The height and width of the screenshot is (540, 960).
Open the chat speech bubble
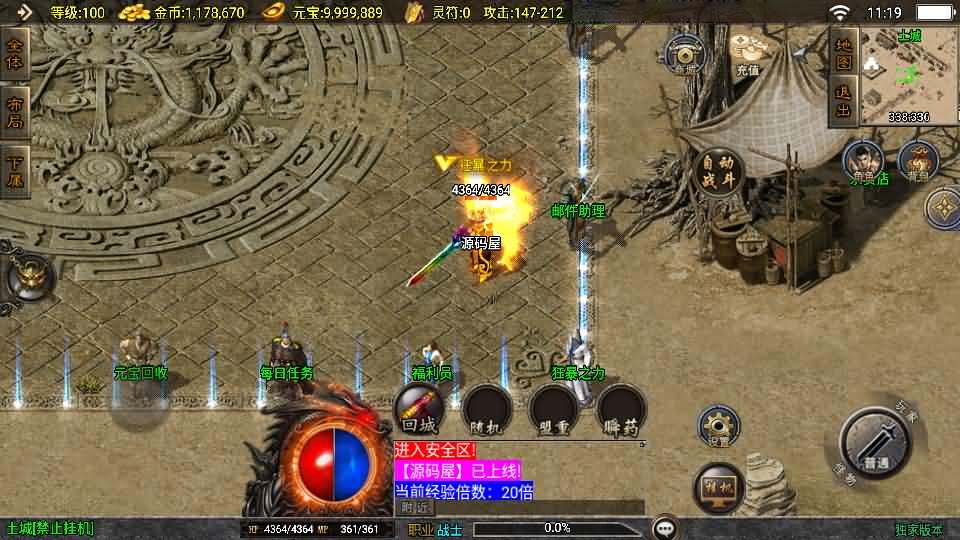click(664, 527)
